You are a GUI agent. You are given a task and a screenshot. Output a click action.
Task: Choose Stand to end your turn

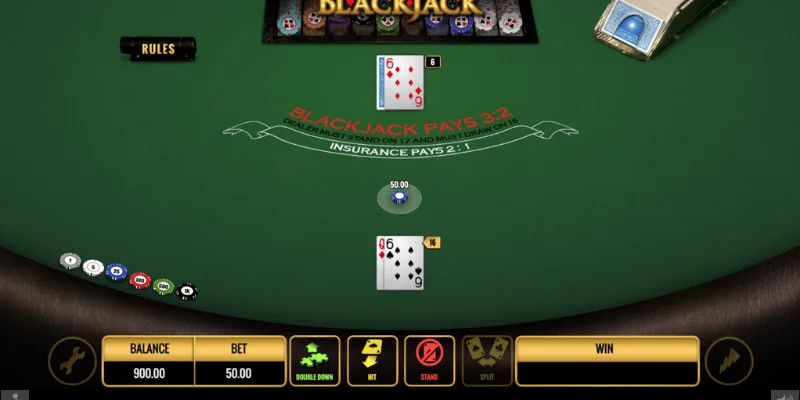point(429,361)
